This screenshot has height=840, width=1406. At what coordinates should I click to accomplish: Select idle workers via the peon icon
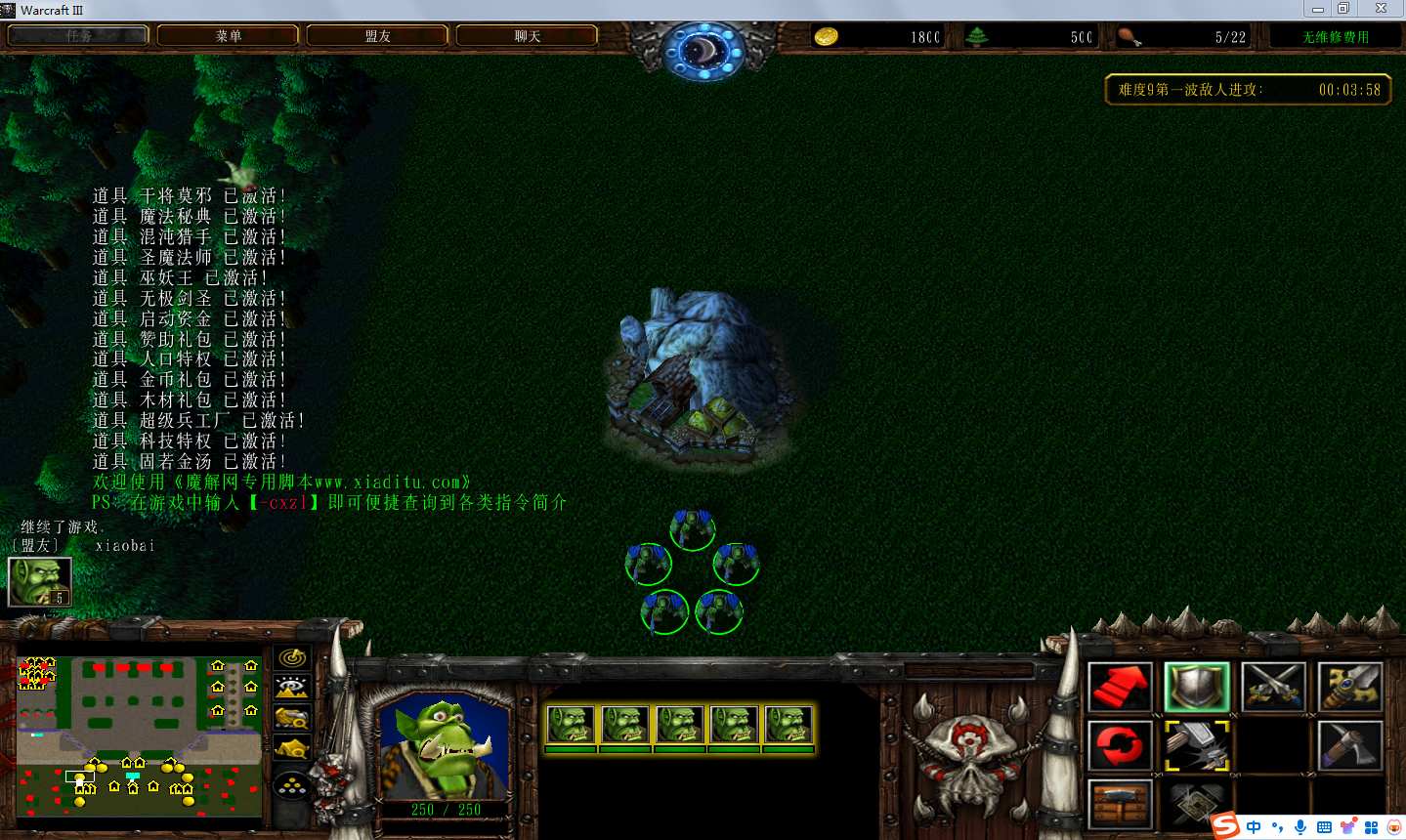pyautogui.click(x=39, y=582)
